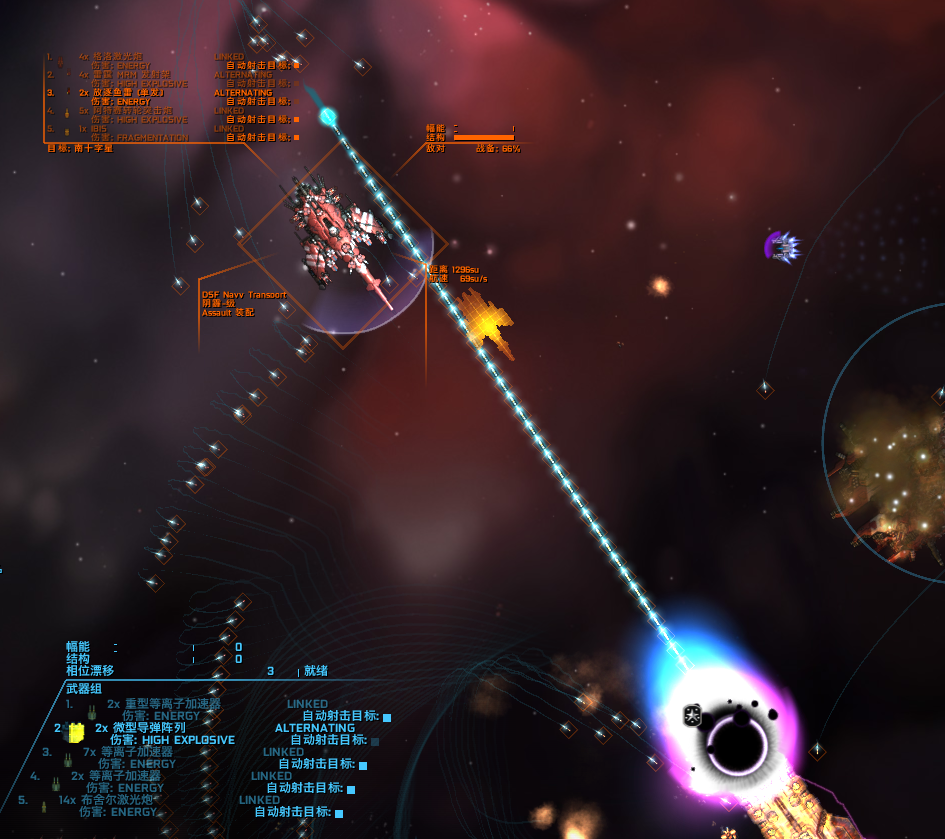Viewport: 945px width, 839px height.
Task: Select the 14x 布舍尔激光炮 weapon group
Action: click(x=117, y=800)
